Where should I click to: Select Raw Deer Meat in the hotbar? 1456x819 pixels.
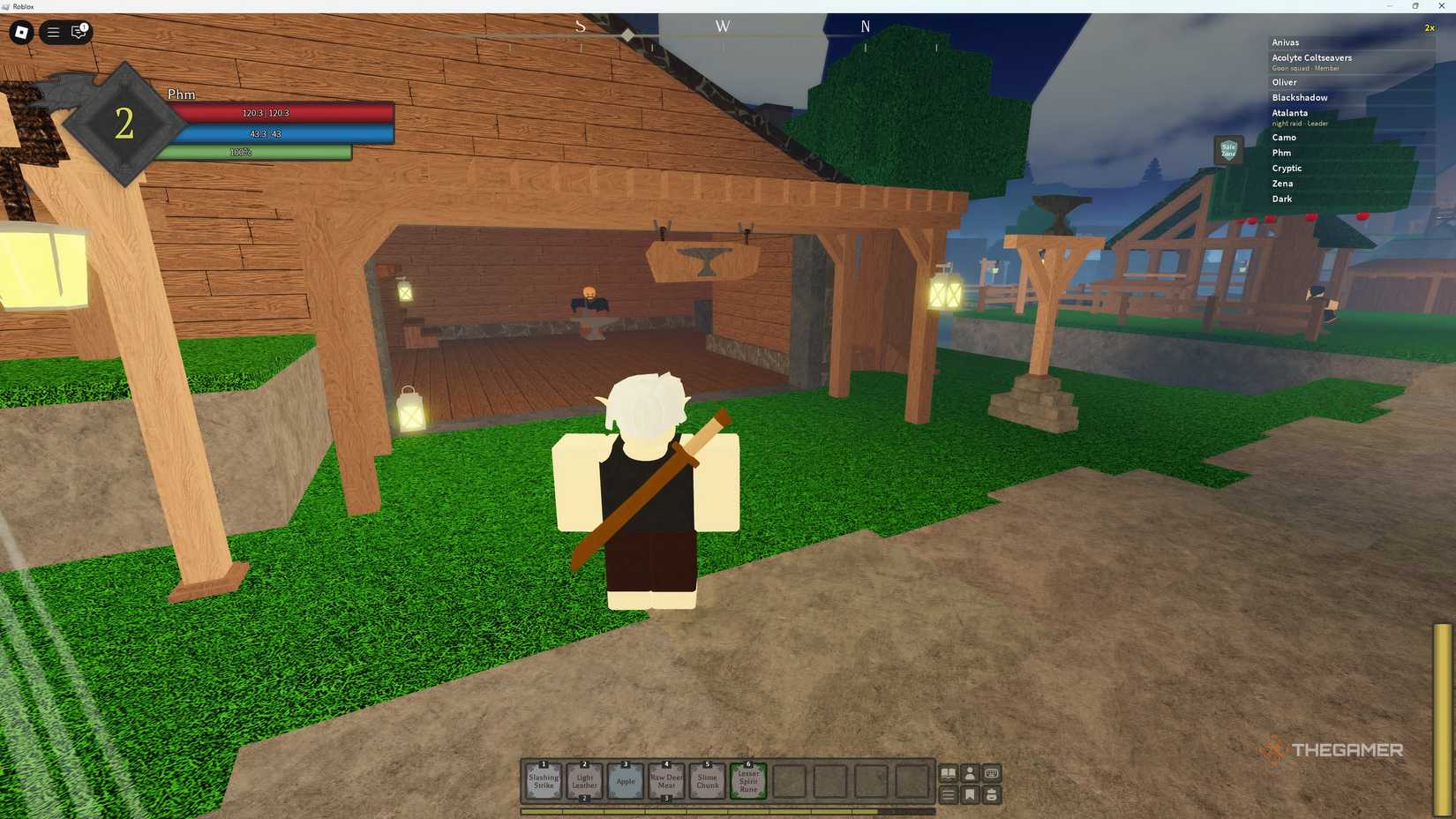point(665,780)
